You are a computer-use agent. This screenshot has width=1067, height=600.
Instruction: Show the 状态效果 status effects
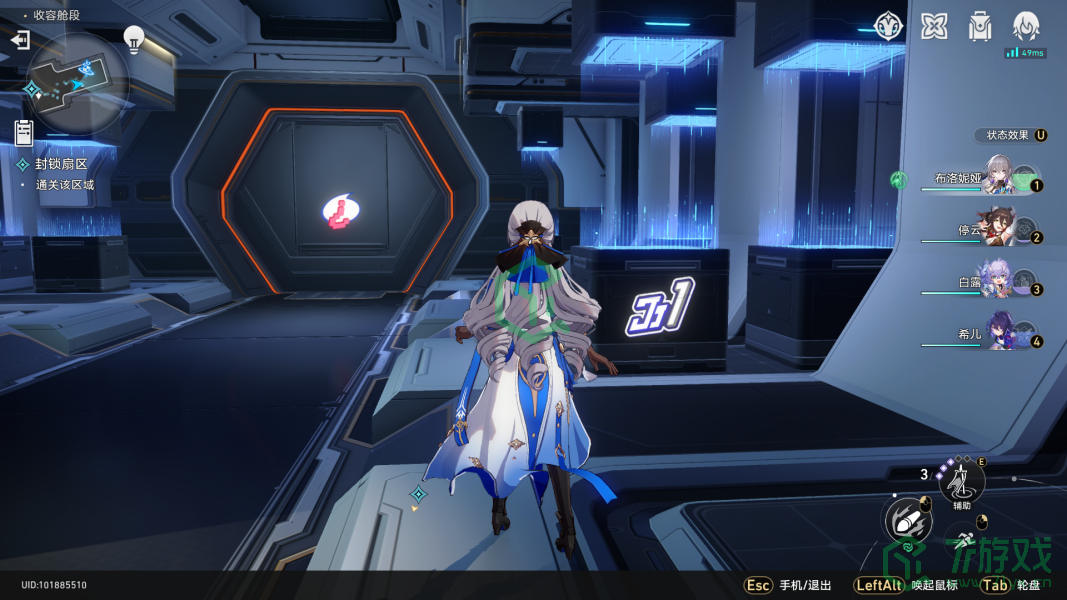click(1011, 135)
